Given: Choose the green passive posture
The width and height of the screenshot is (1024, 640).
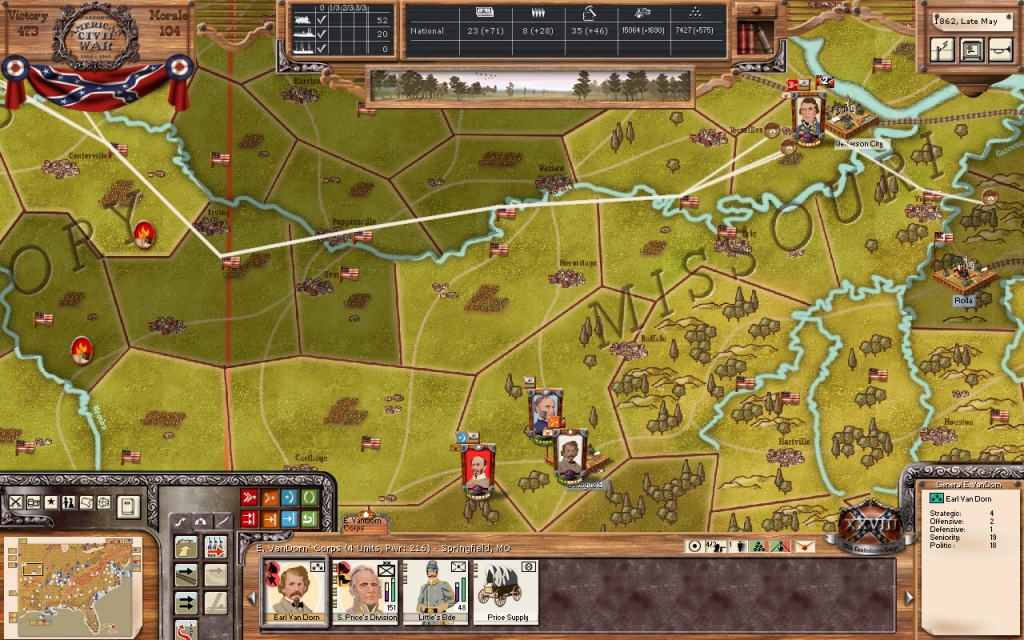Looking at the screenshot, I should pos(309,497).
